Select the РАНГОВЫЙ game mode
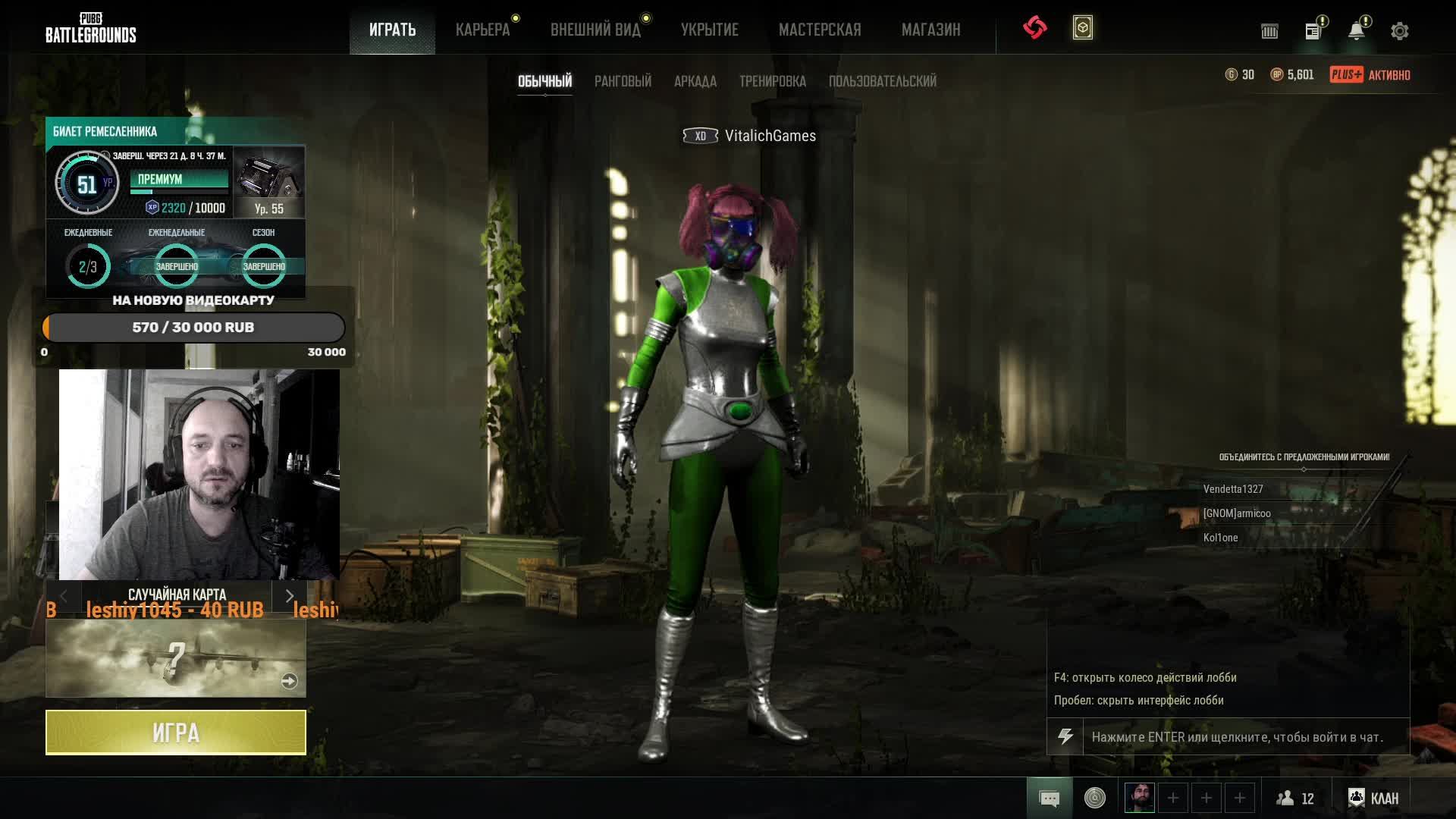This screenshot has height=819, width=1456. pos(623,81)
